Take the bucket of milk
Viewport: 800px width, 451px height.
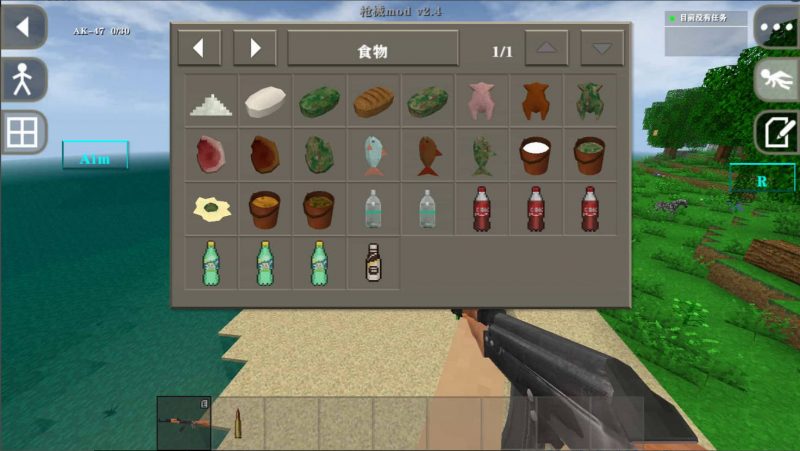point(536,154)
